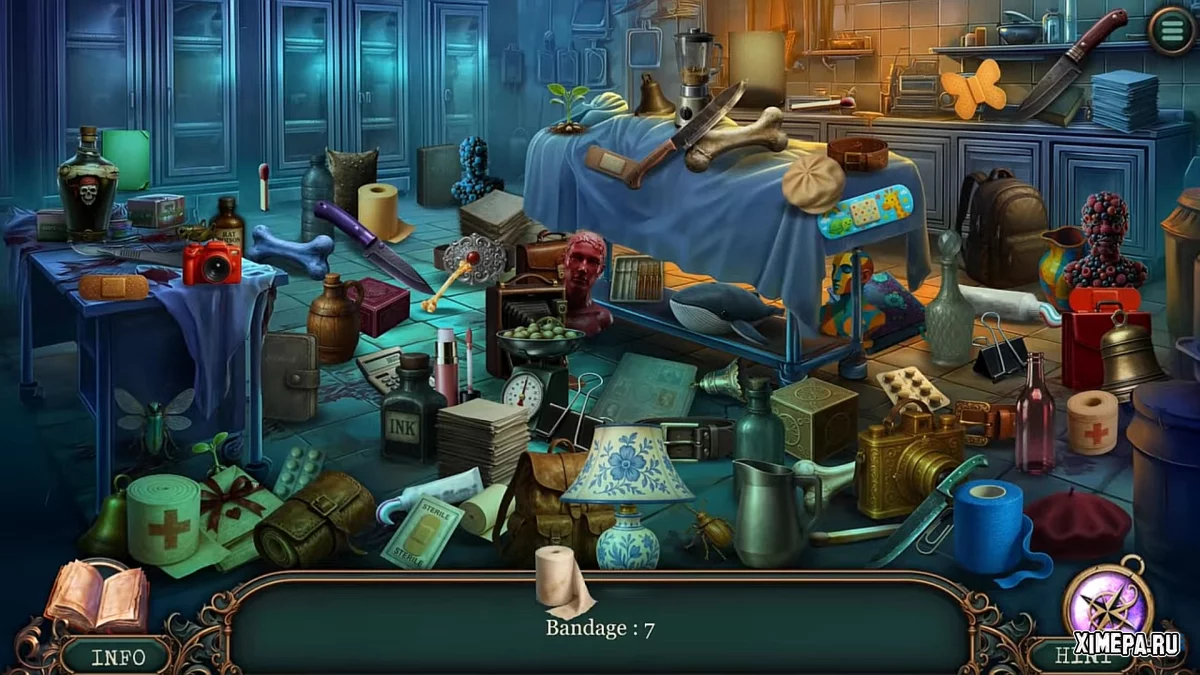1200x675 pixels.
Task: Click the INFO button
Action: tap(118, 656)
